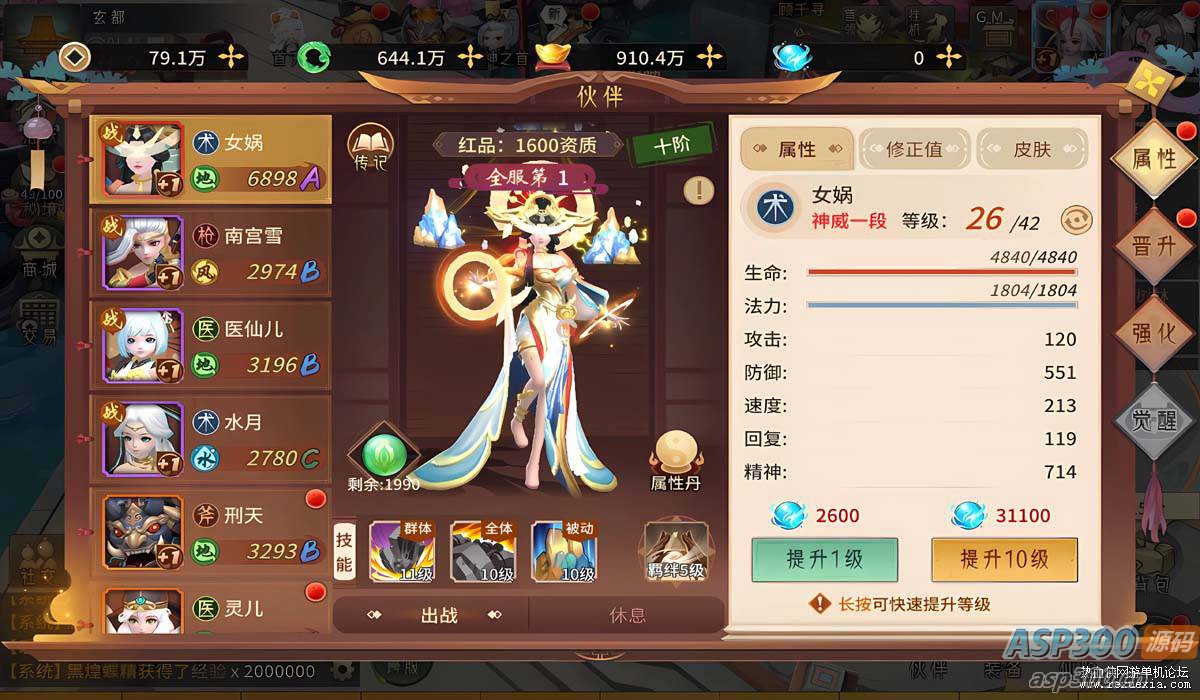Select partner 刑天 in the list
1200x700 pixels.
tap(210, 532)
